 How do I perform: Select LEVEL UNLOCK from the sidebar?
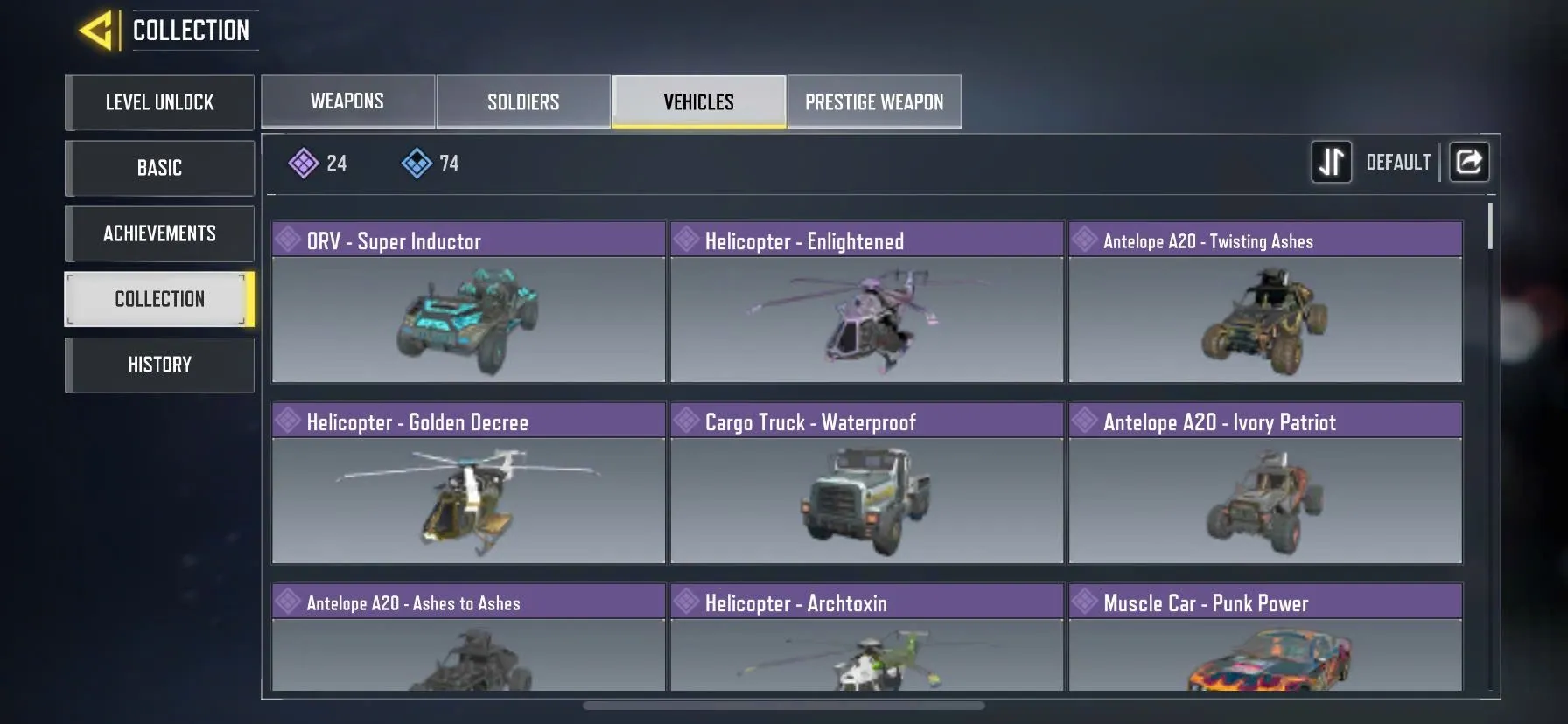[158, 102]
